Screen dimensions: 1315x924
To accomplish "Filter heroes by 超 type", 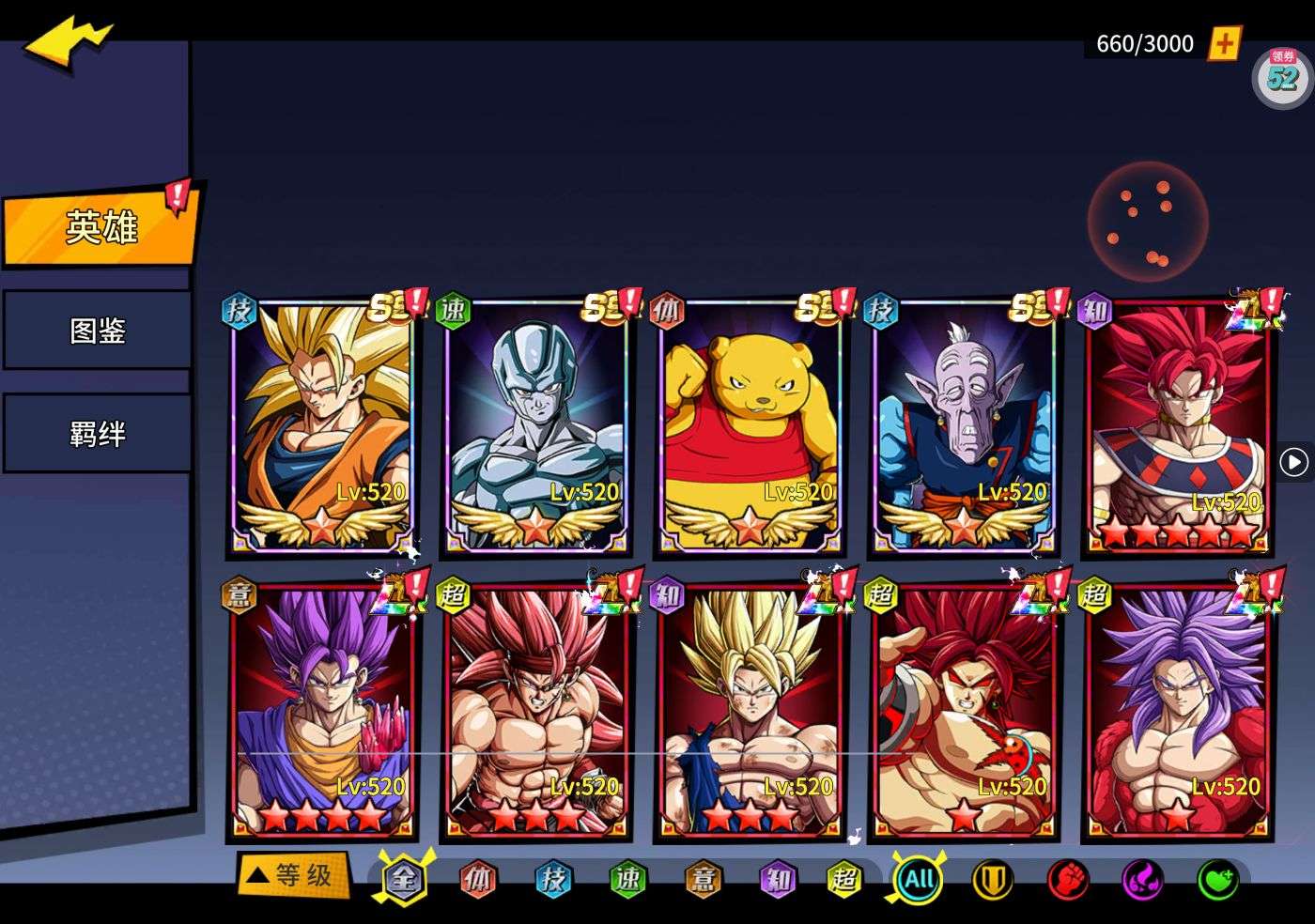I will (843, 880).
